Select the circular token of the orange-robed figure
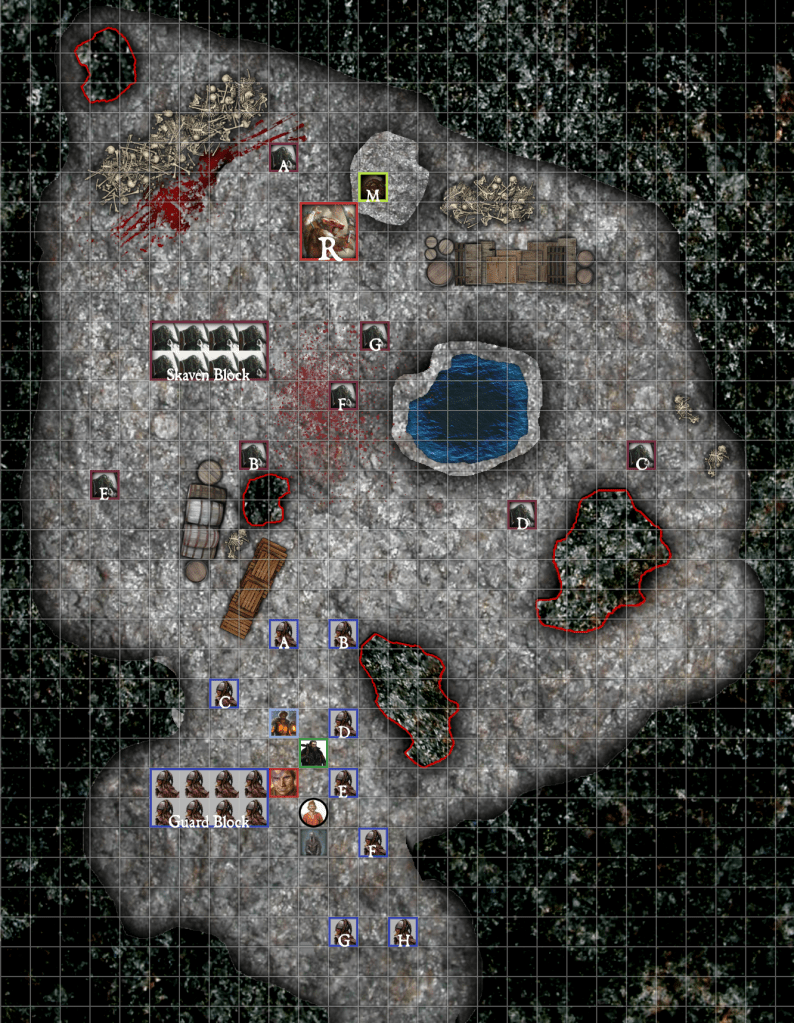Viewport: 794px width, 1023px height. (314, 813)
